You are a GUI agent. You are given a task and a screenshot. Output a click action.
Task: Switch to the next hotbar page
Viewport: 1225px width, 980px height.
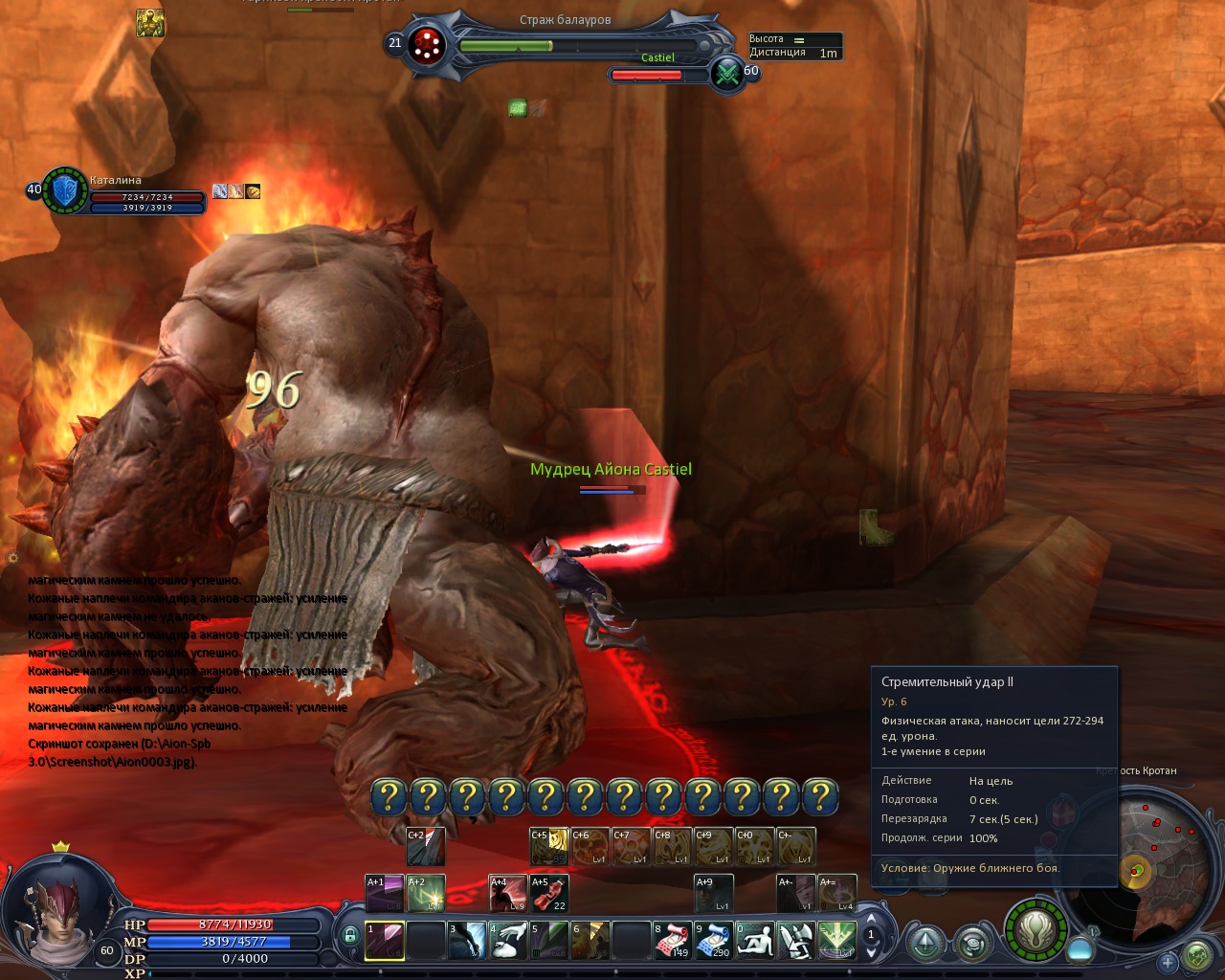click(x=871, y=951)
